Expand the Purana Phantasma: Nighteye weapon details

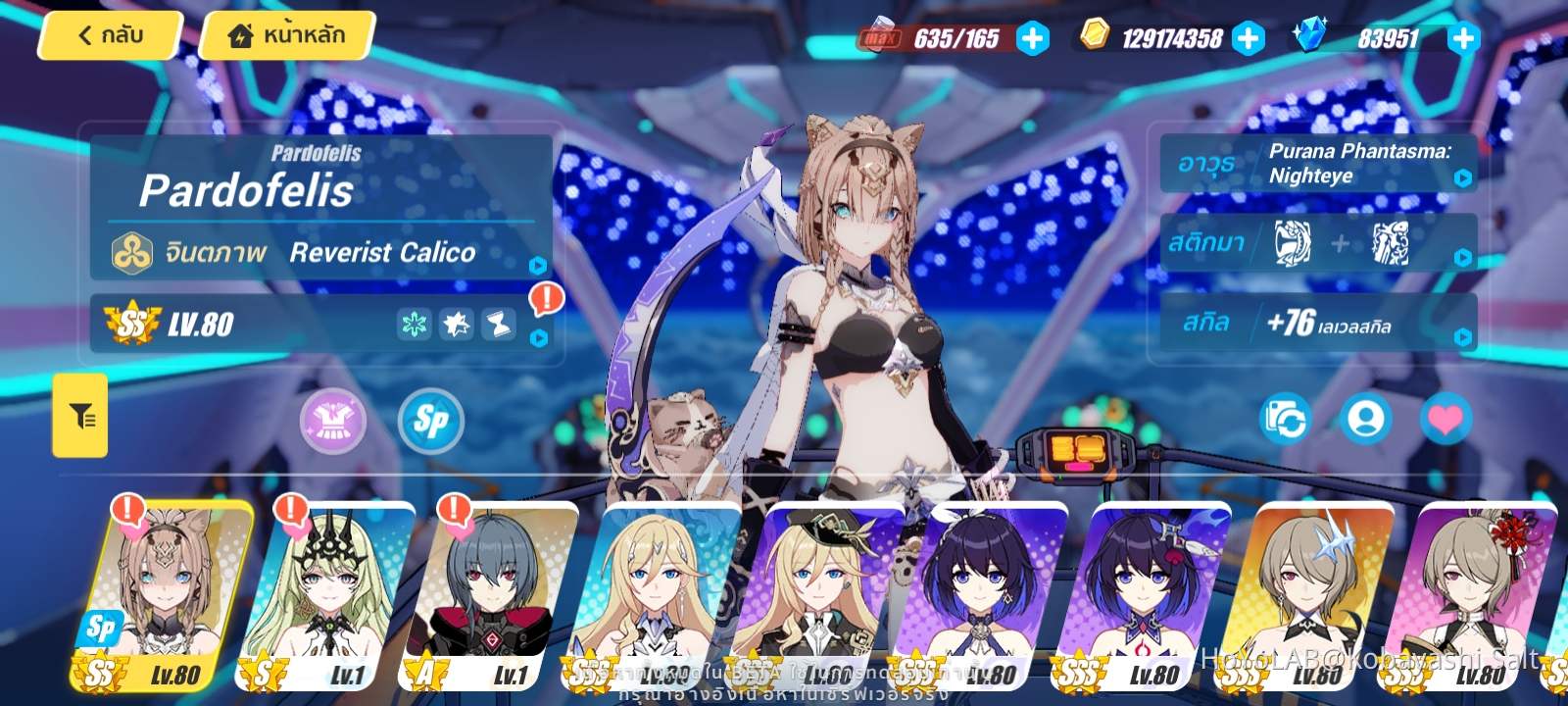(1462, 178)
